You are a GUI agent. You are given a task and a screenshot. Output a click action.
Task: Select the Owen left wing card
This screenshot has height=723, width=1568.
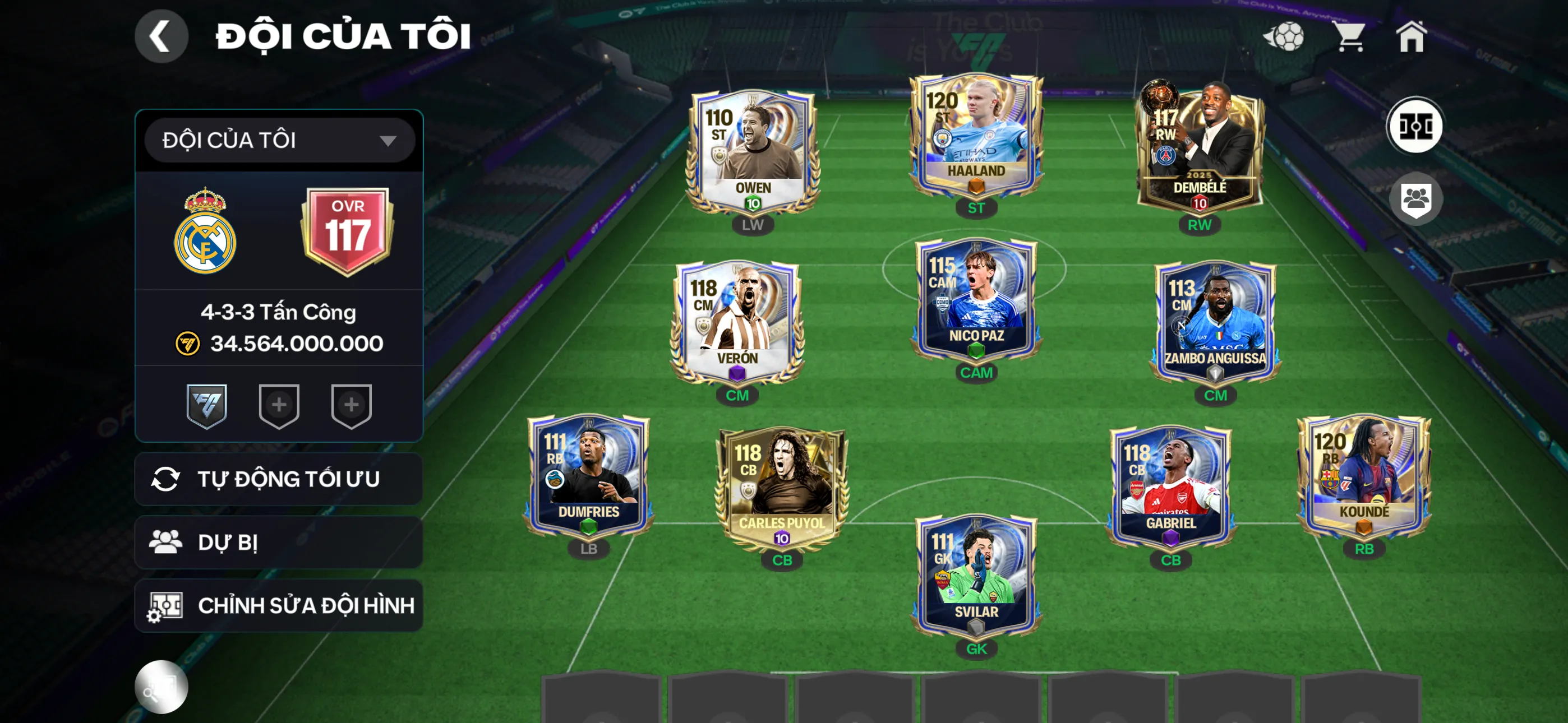tap(753, 152)
